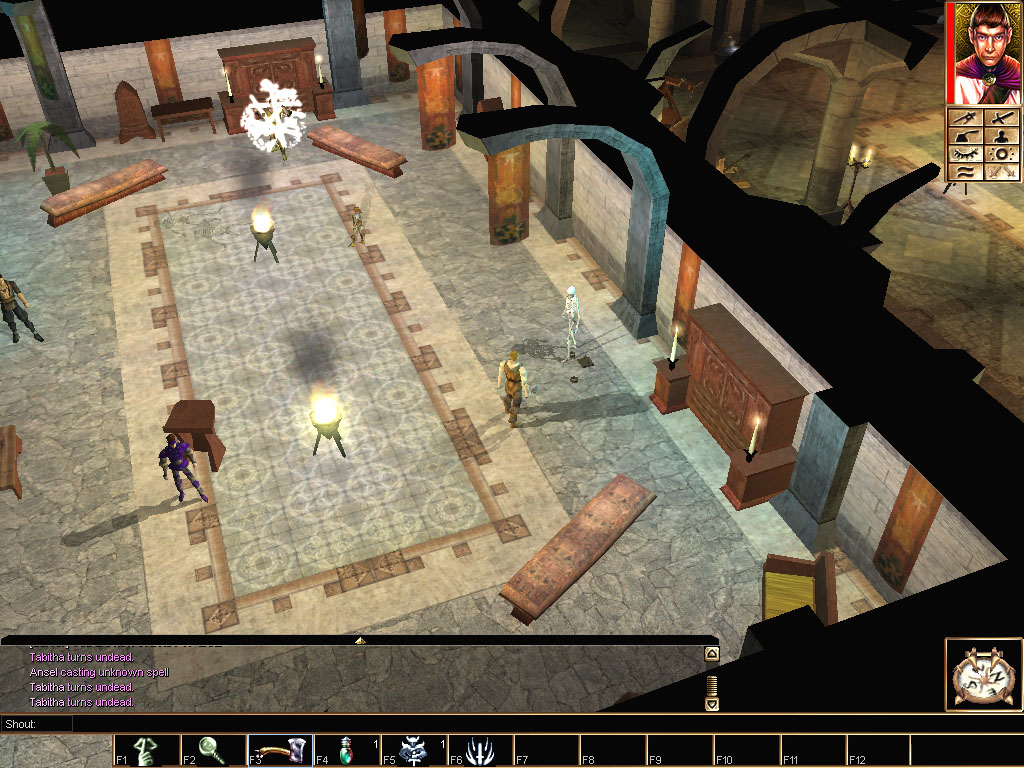Viewport: 1024px width, 768px height.
Task: Select the ring with dots icon
Action: click(1001, 154)
